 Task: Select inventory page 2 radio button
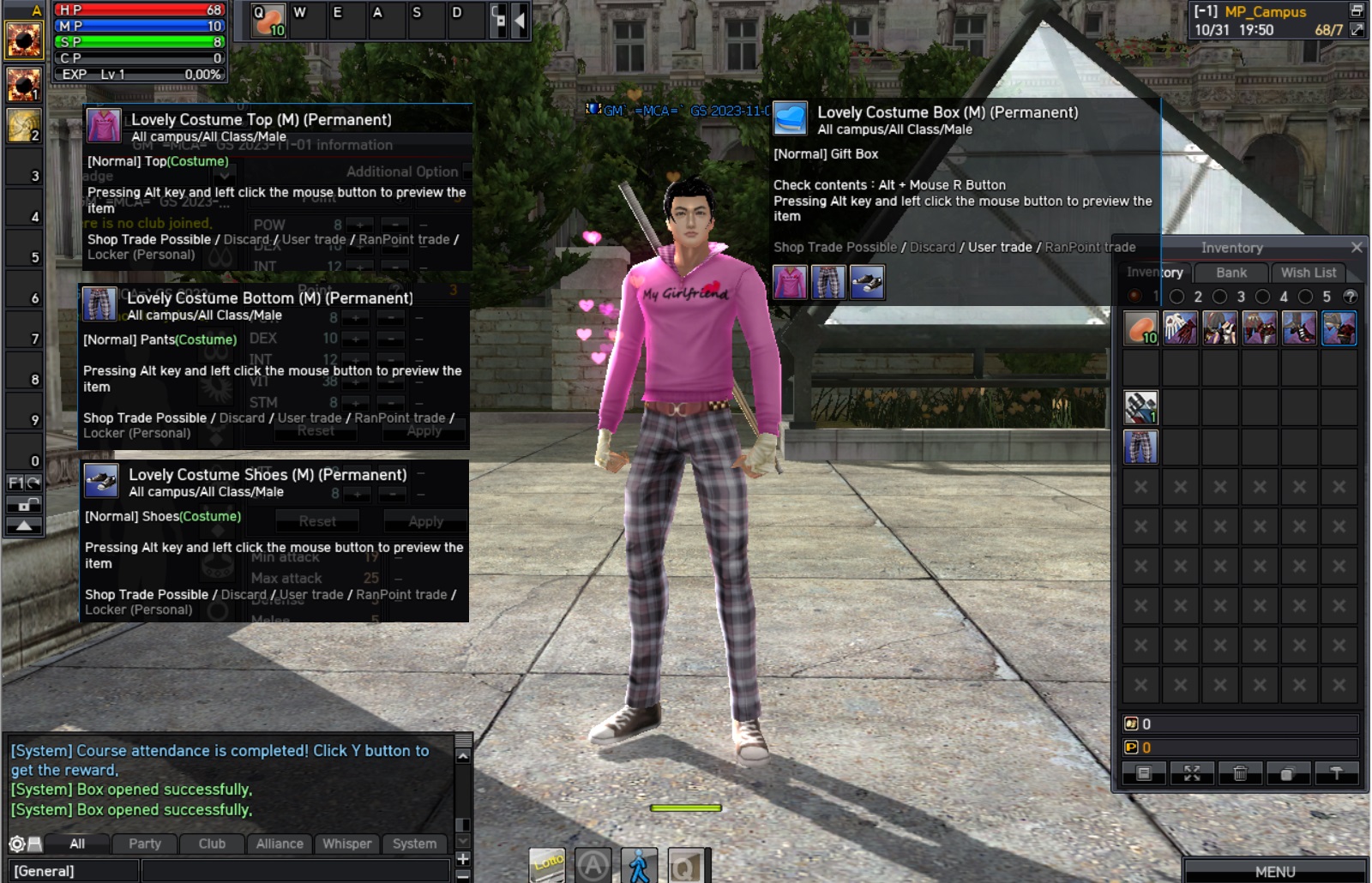(x=1177, y=297)
